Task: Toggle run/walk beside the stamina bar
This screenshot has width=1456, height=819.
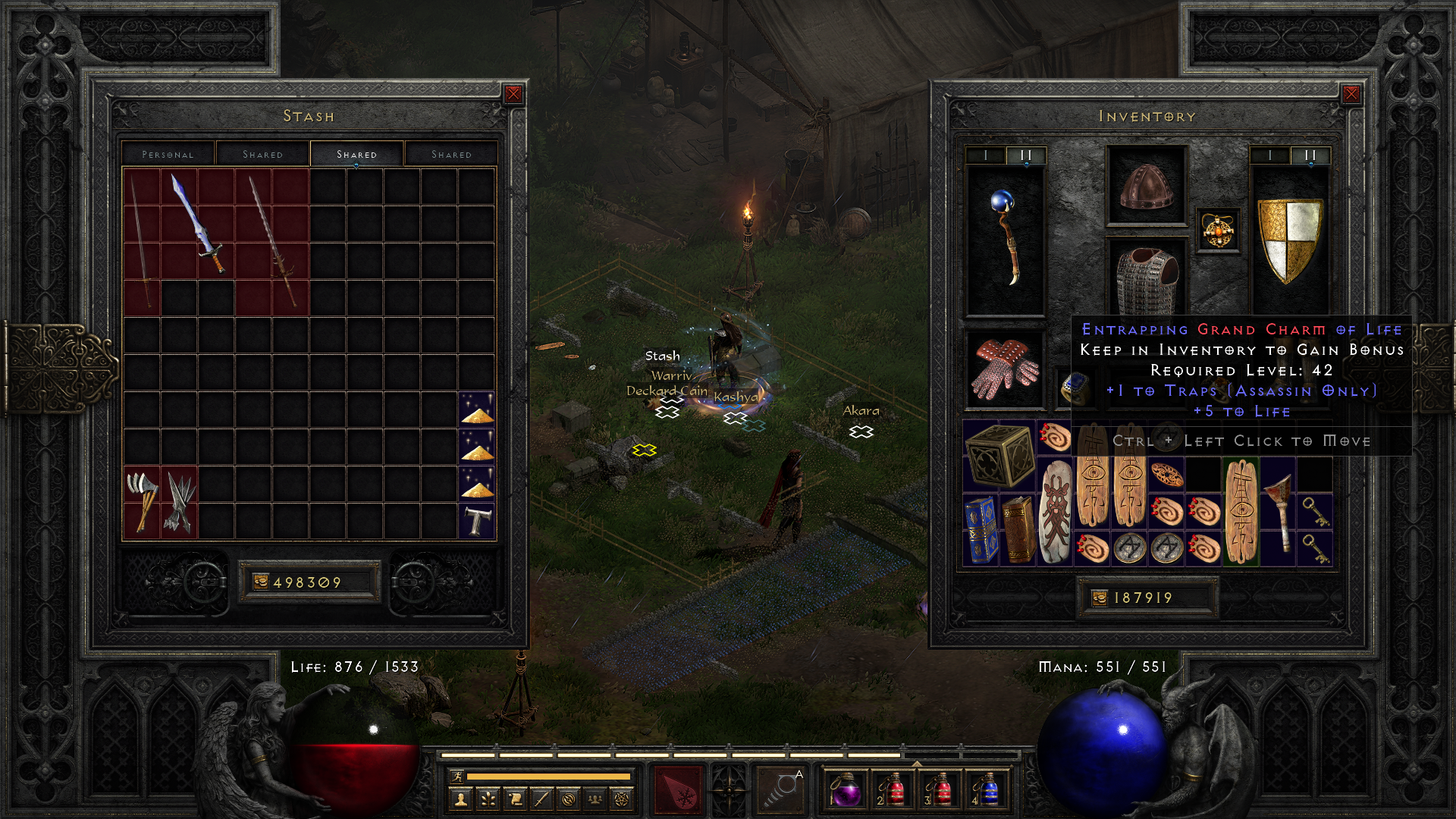Action: click(458, 777)
